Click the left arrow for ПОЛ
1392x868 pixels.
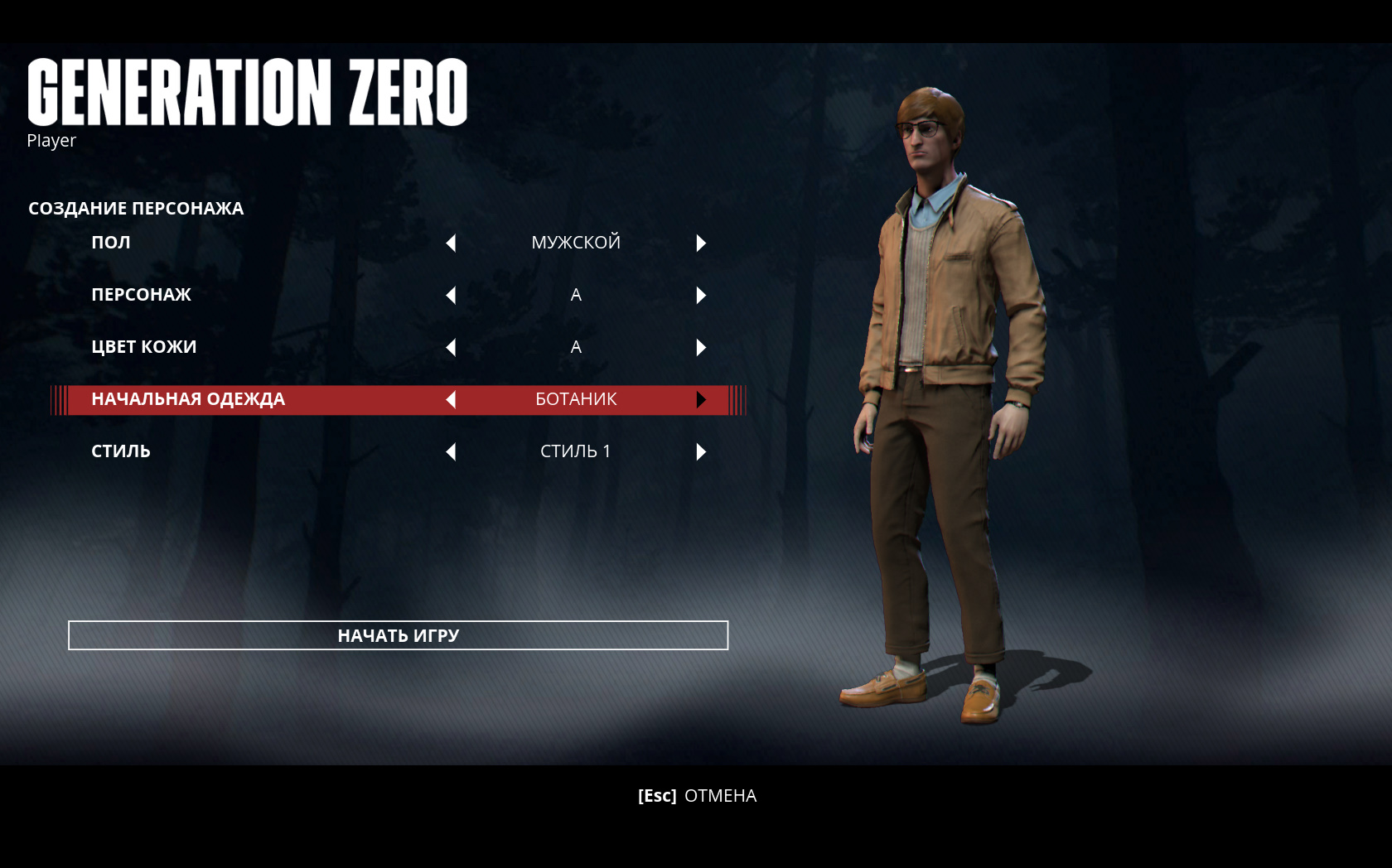[x=451, y=243]
